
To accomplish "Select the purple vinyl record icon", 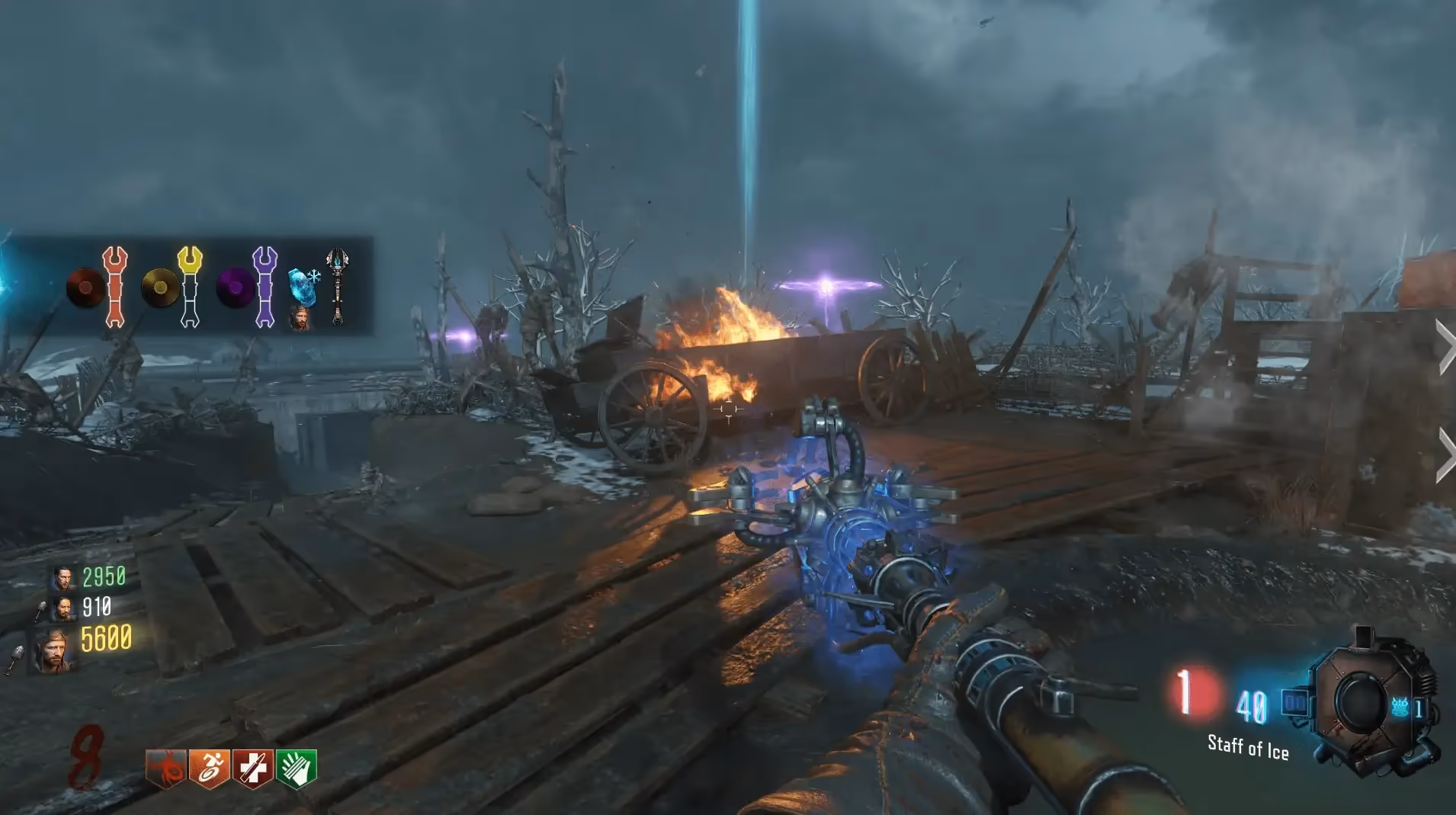I will (235, 288).
